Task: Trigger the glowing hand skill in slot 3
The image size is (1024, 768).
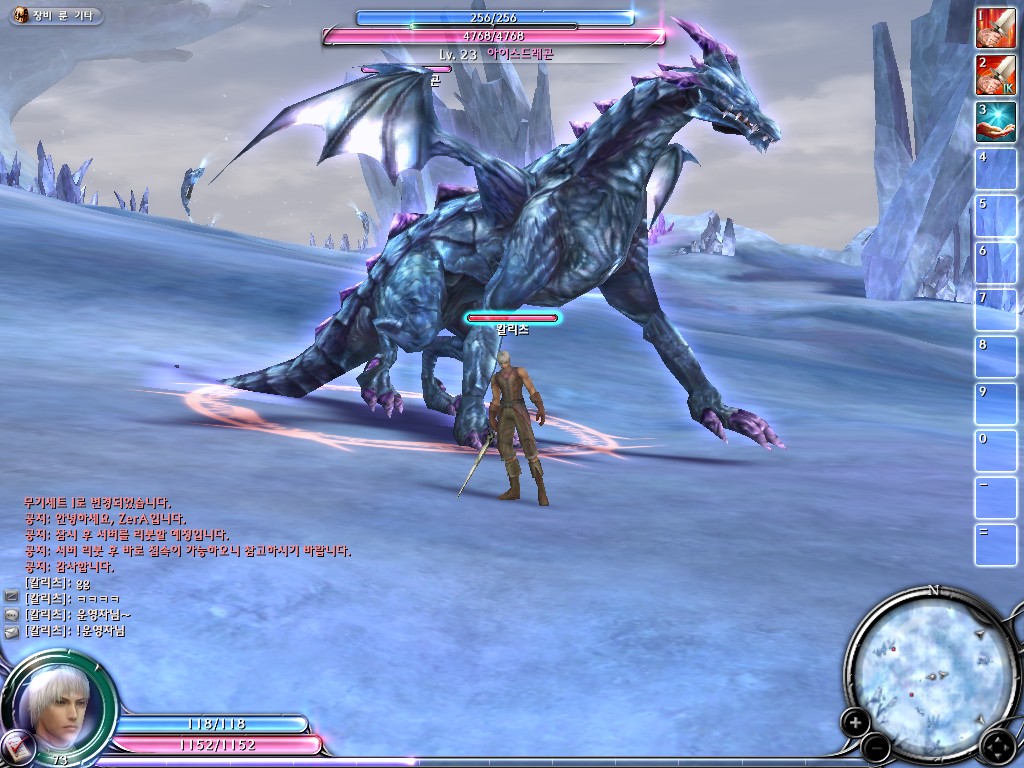Action: click(995, 122)
